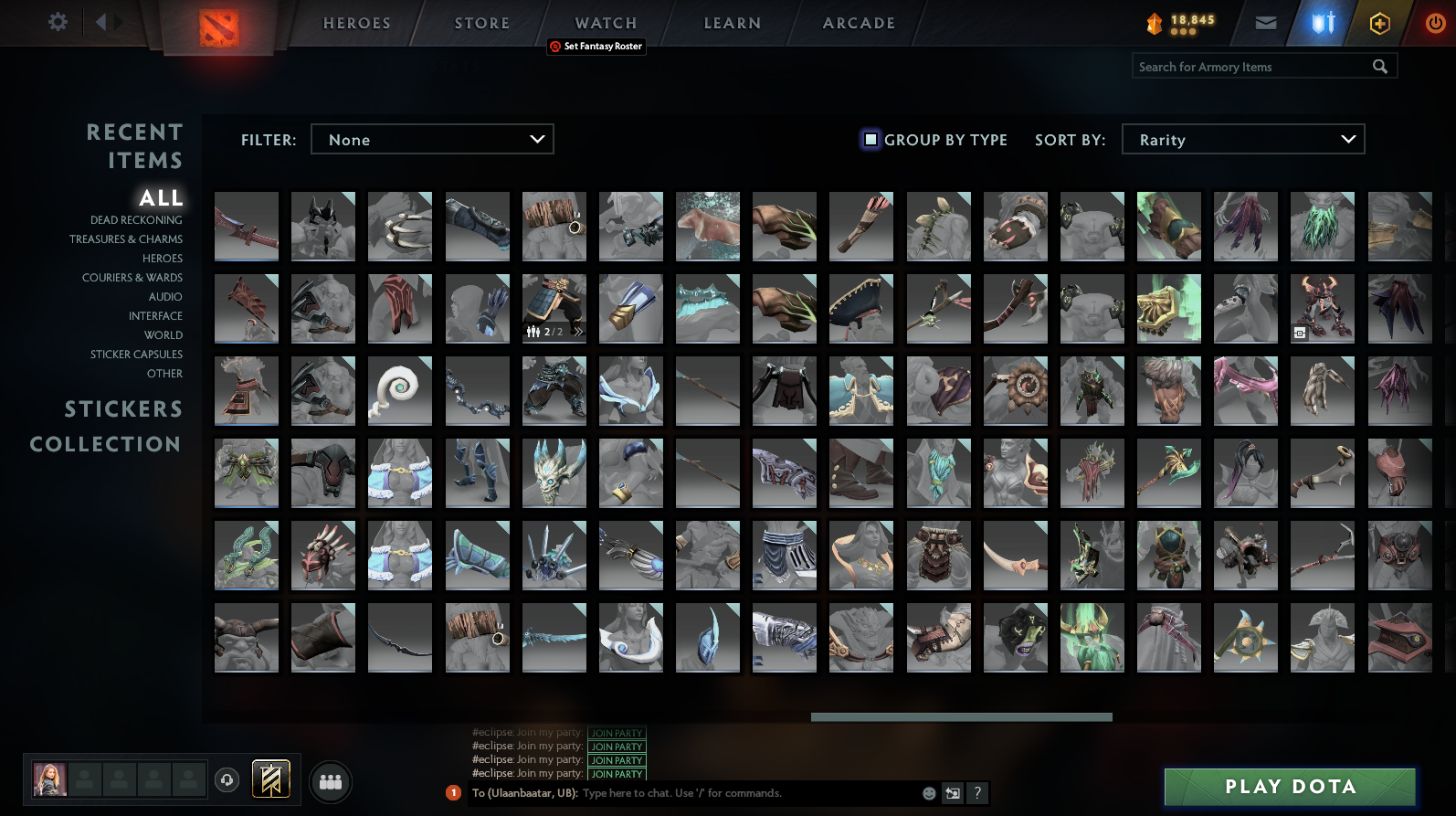Toggle the Group By Type checkbox
1456x816 pixels.
pos(869,140)
